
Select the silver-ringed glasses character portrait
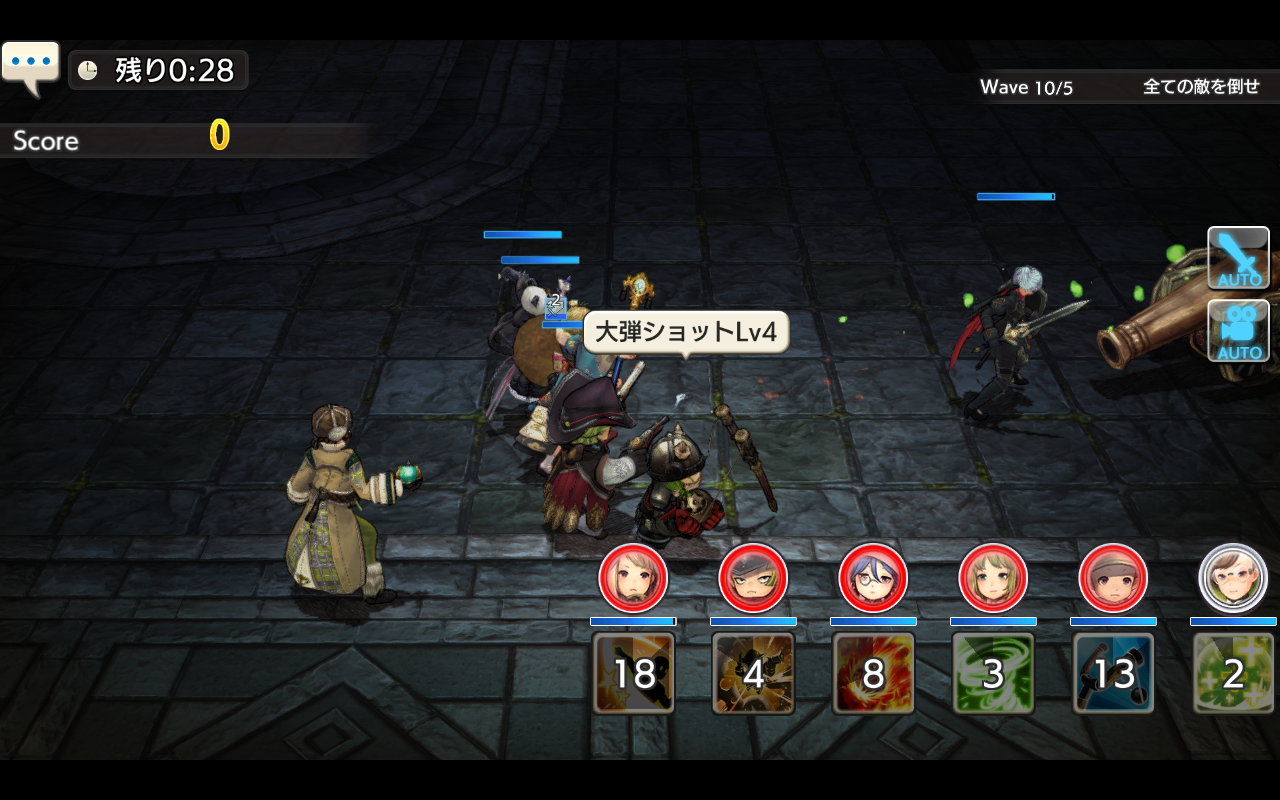pos(1233,578)
